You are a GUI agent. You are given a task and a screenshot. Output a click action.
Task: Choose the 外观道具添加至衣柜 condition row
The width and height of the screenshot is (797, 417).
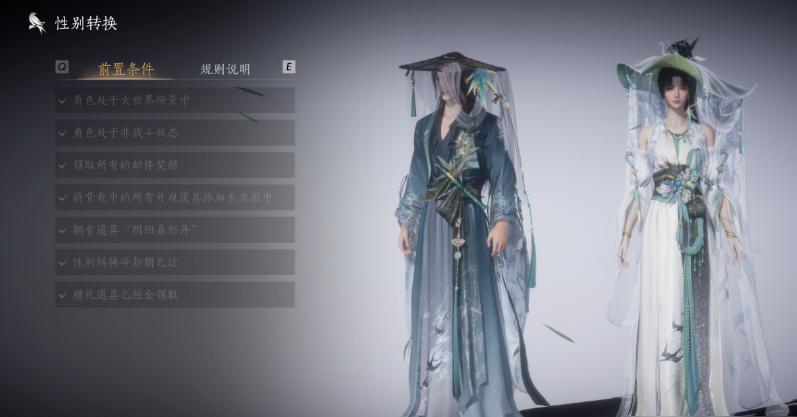(175, 197)
